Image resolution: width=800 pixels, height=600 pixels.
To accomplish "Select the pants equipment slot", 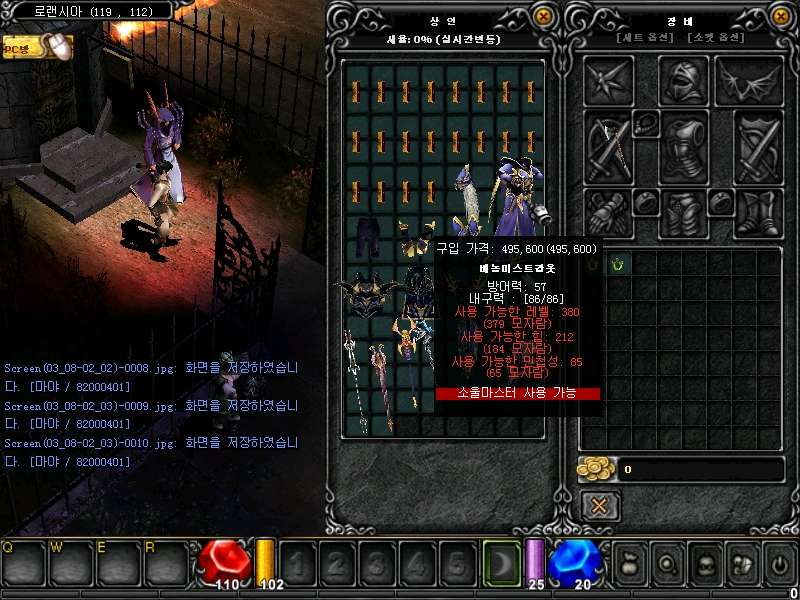I will tap(684, 212).
